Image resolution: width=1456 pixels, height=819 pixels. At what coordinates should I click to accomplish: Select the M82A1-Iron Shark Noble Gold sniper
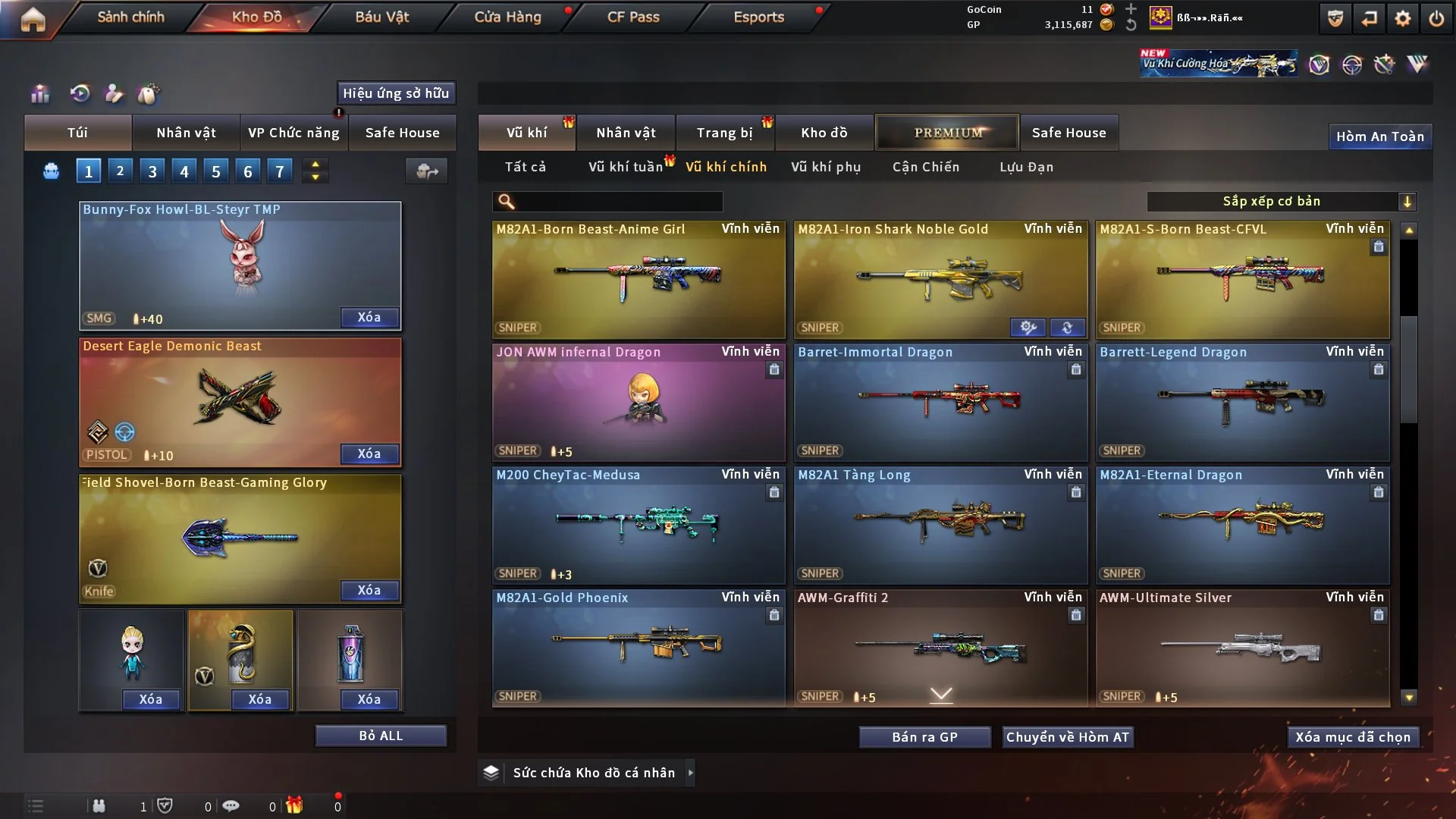coord(940,281)
